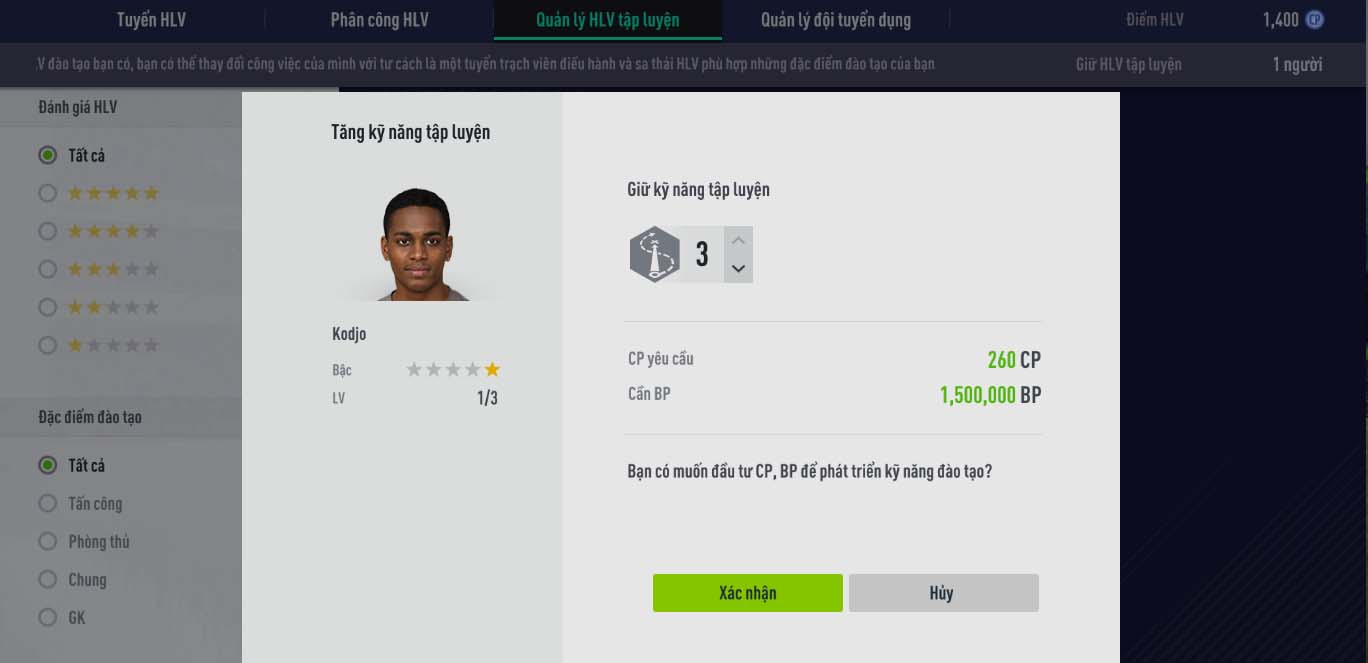Confirm with the green Xác nhận button
Image resolution: width=1368 pixels, height=663 pixels.
pyautogui.click(x=747, y=593)
